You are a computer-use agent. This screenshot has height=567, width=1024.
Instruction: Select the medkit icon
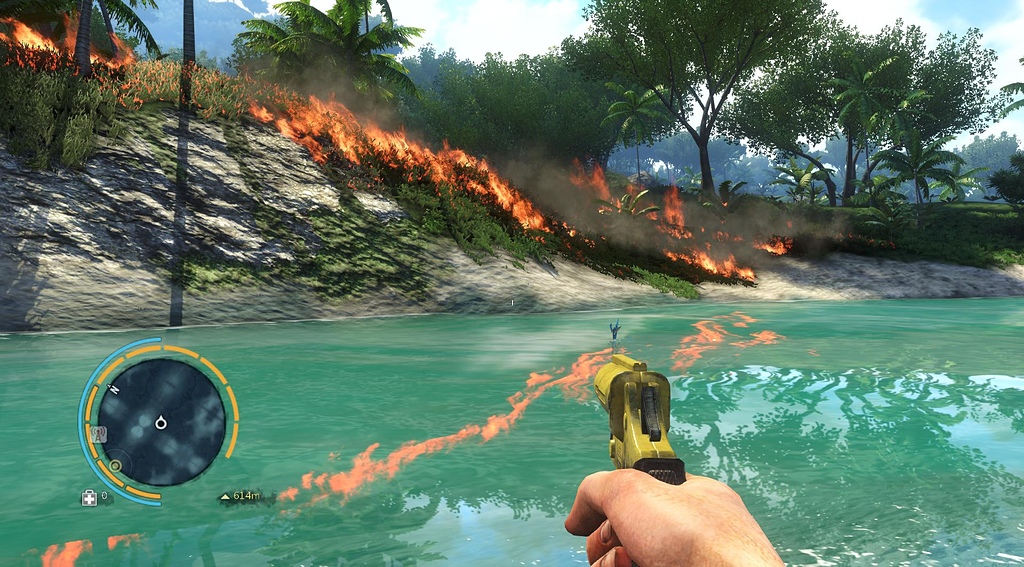89,497
